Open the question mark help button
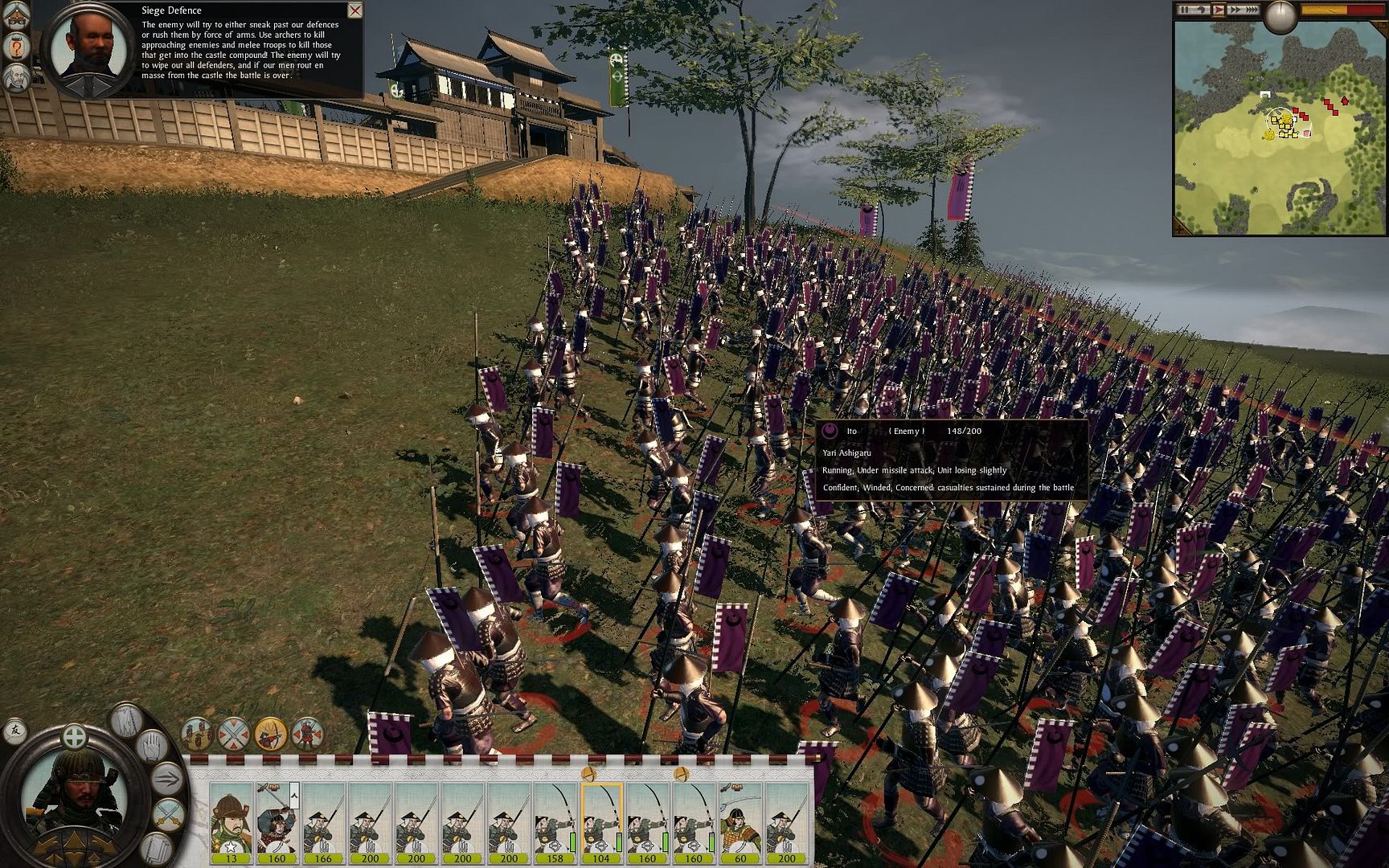Image resolution: width=1389 pixels, height=868 pixels. coord(17,47)
